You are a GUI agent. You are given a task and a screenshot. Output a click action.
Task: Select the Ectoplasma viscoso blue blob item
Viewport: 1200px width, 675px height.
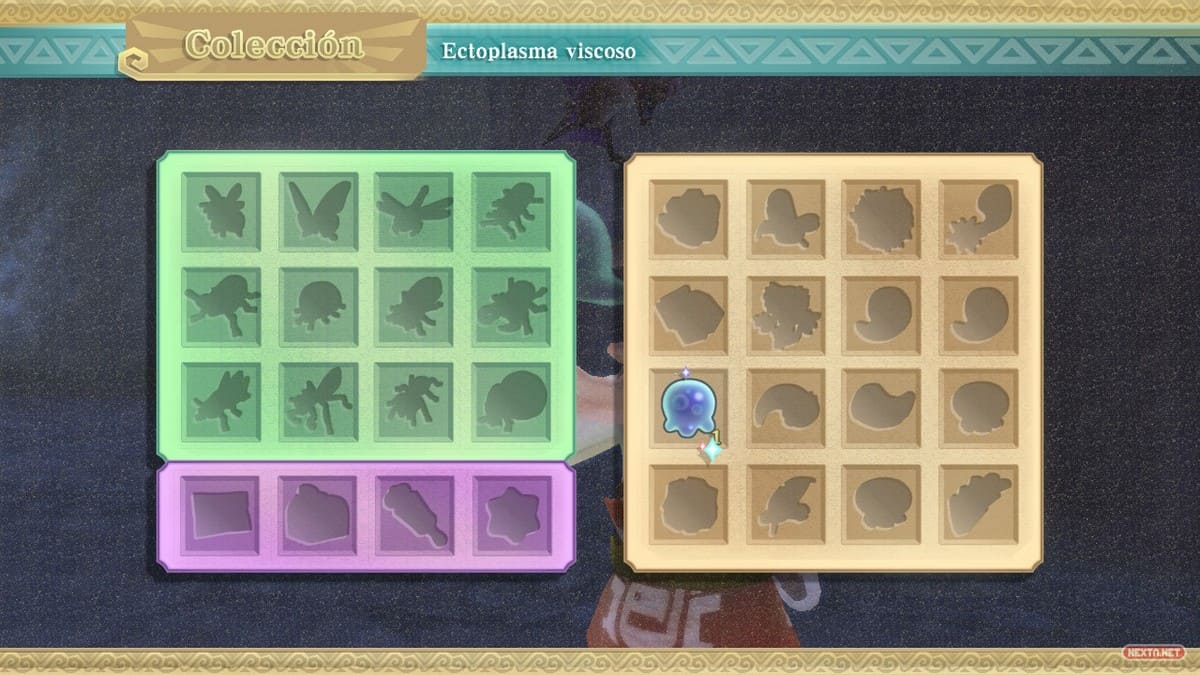[x=688, y=405]
